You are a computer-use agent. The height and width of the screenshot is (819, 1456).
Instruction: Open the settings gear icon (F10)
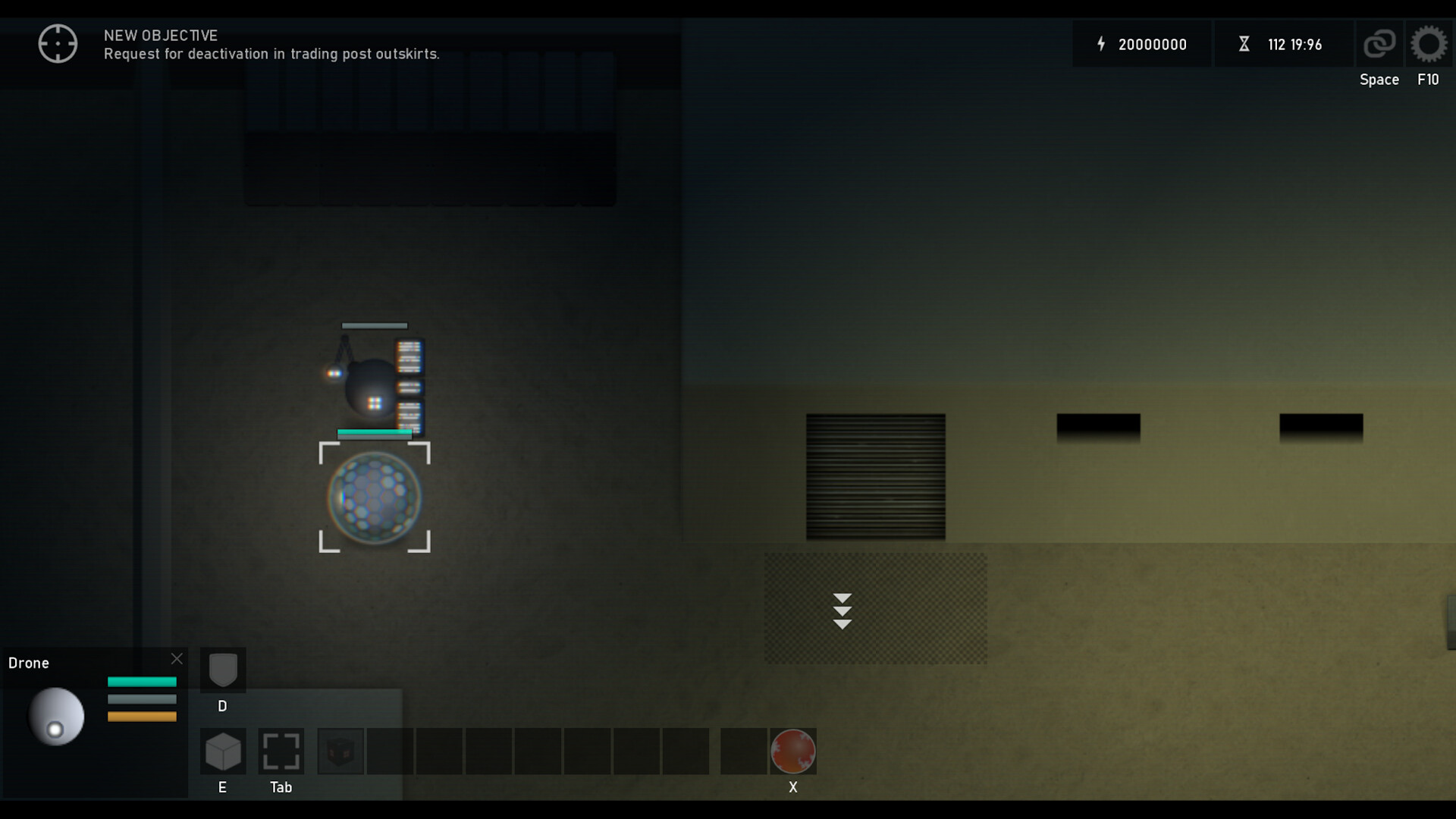click(1429, 43)
